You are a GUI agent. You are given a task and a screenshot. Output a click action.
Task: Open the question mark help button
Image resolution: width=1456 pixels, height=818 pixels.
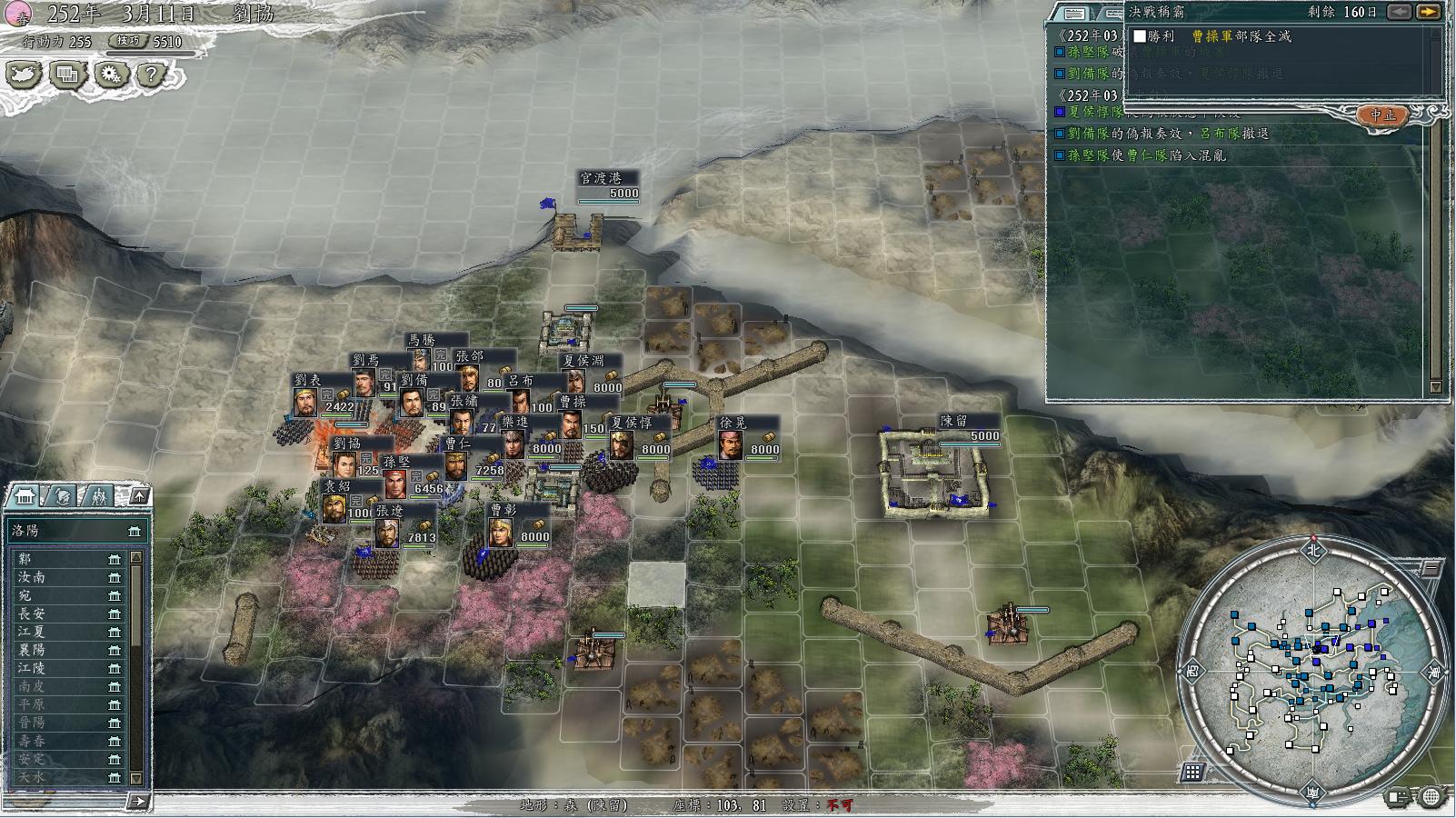tap(152, 75)
